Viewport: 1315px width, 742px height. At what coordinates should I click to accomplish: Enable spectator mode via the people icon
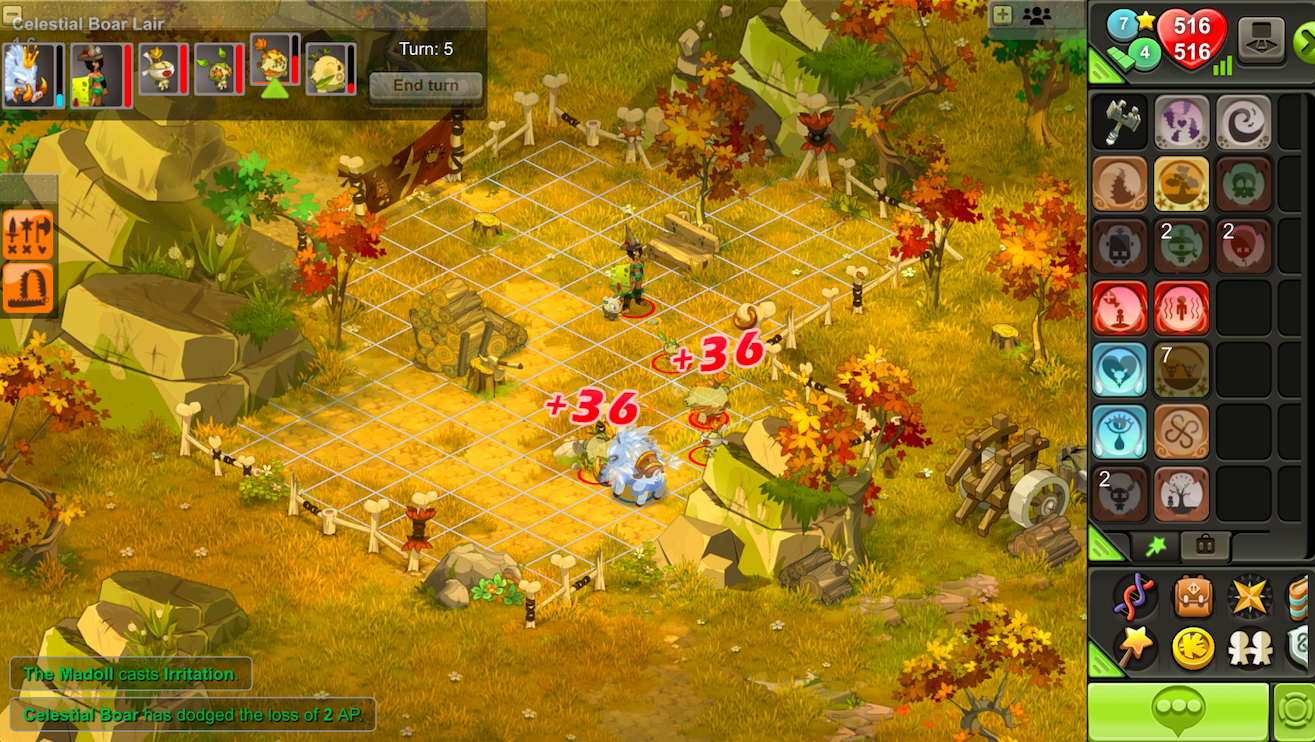(1036, 17)
